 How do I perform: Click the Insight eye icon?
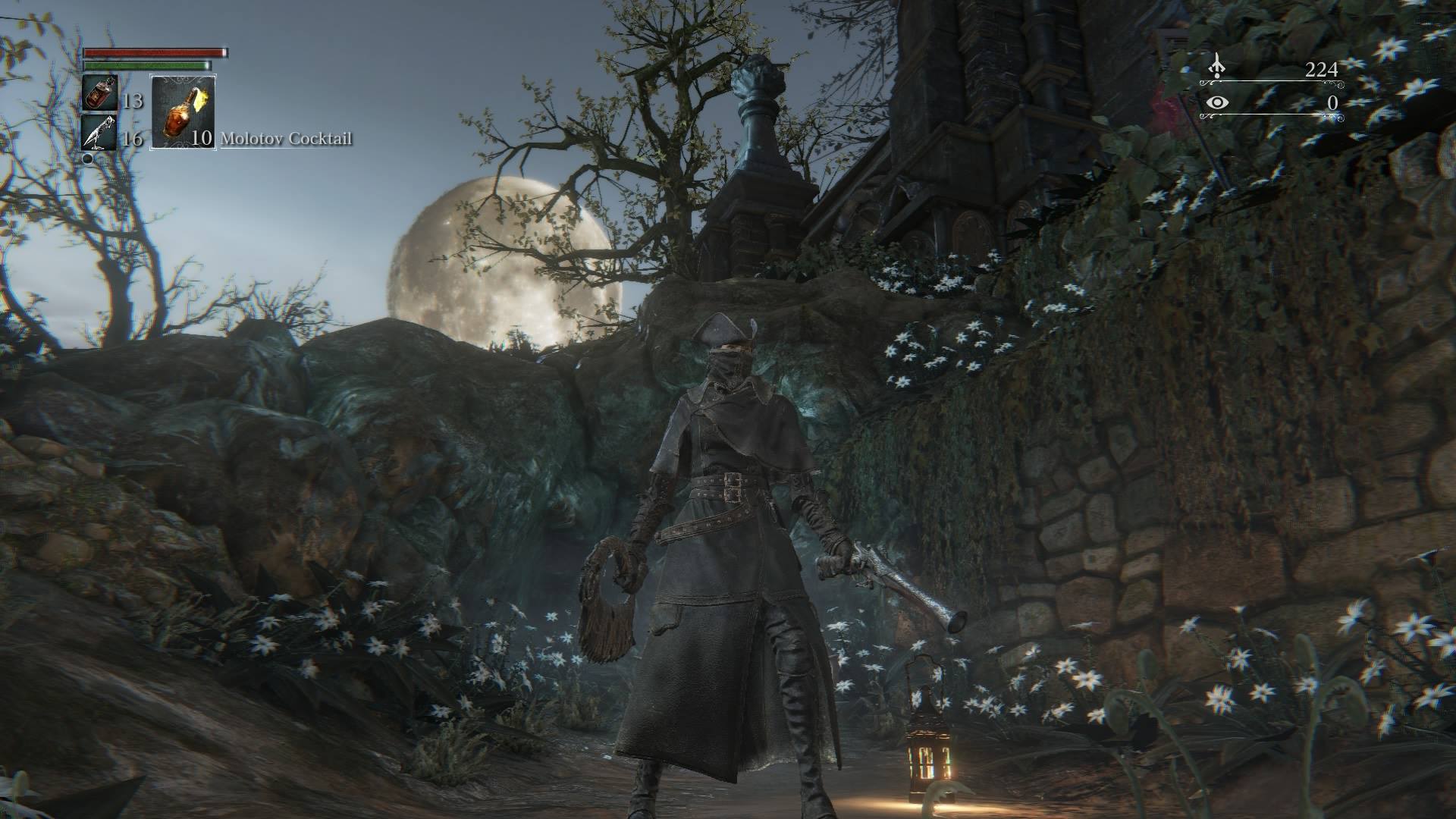pos(1216,103)
